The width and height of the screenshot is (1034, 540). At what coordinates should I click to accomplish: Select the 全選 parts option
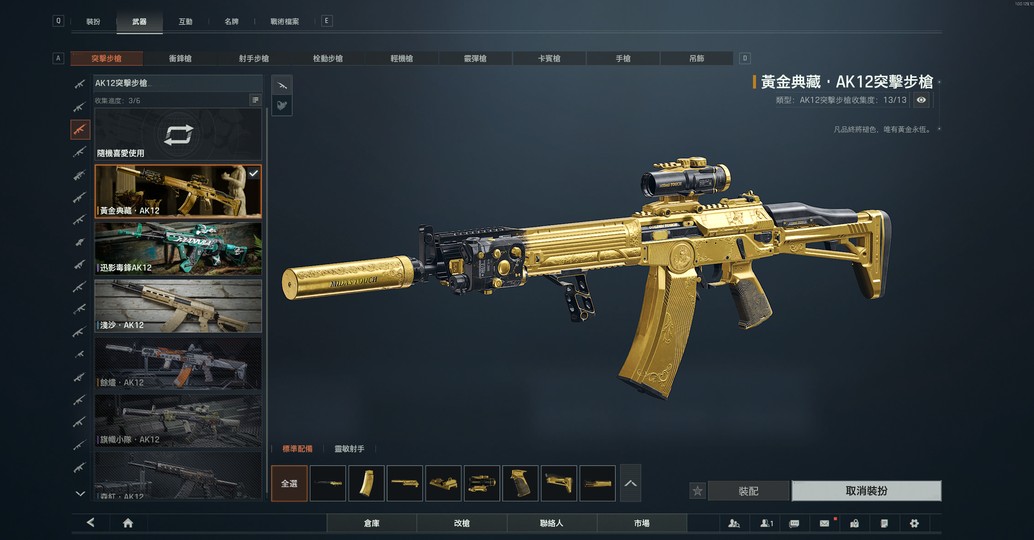click(289, 483)
